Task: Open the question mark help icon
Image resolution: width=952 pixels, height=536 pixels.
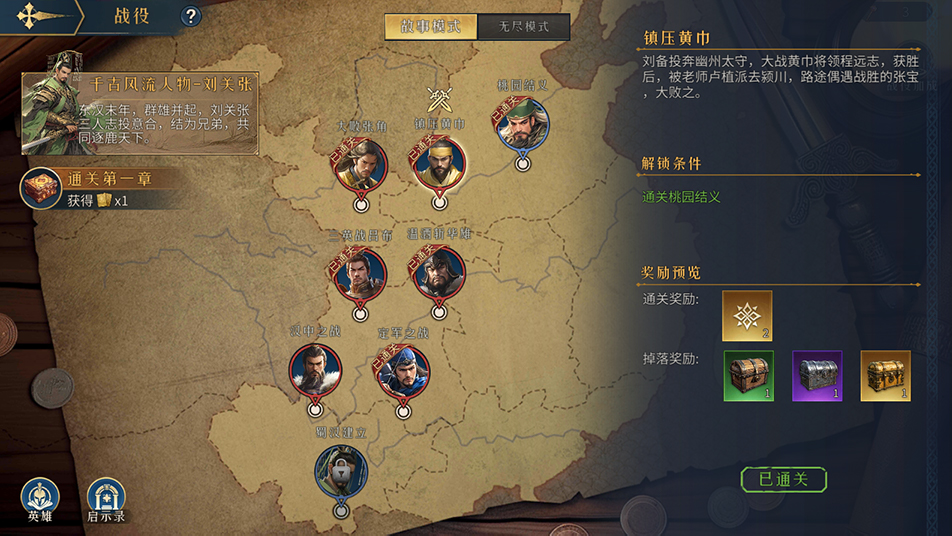Action: [x=191, y=16]
